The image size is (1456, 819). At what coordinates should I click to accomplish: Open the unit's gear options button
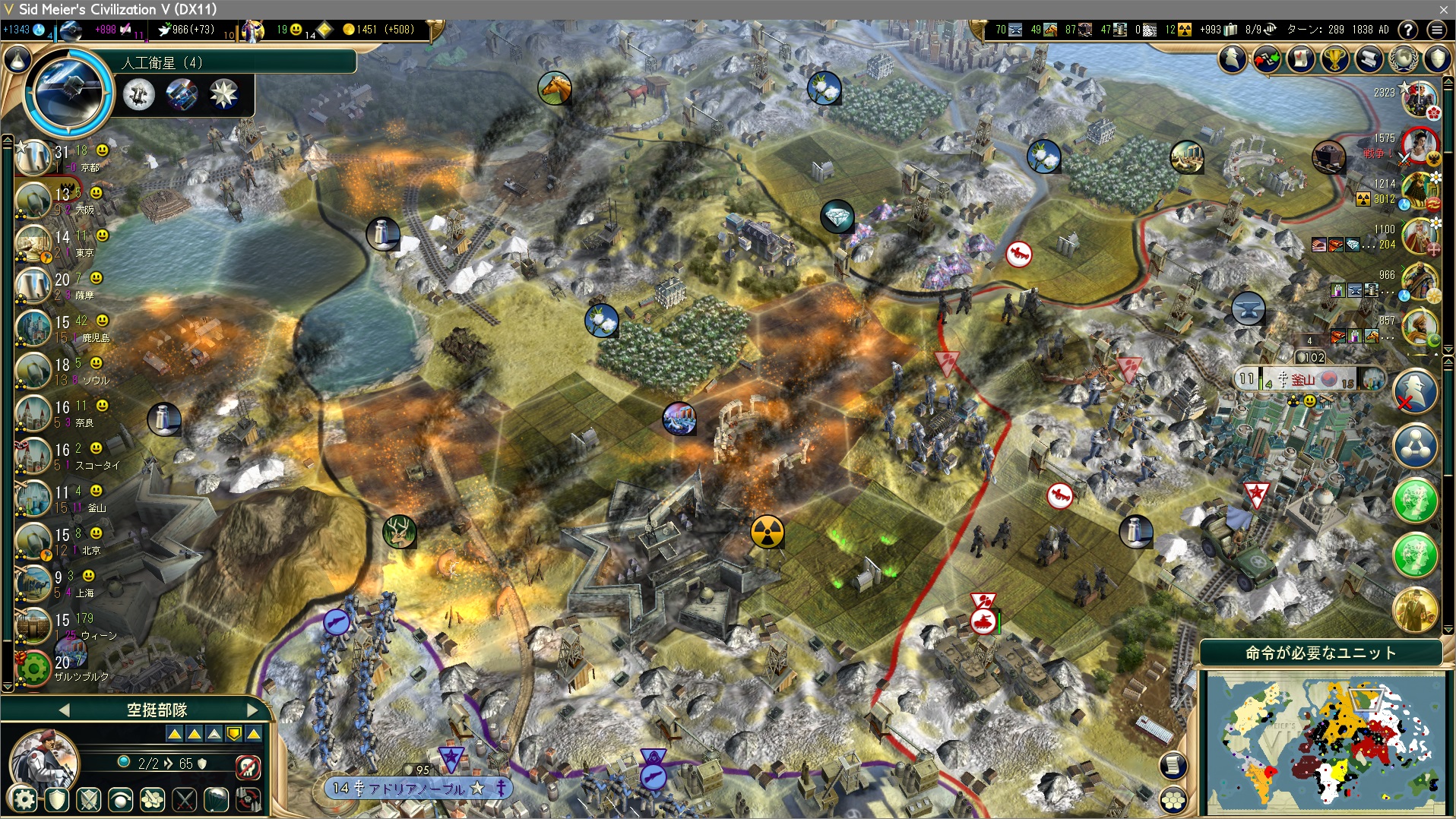(24, 799)
